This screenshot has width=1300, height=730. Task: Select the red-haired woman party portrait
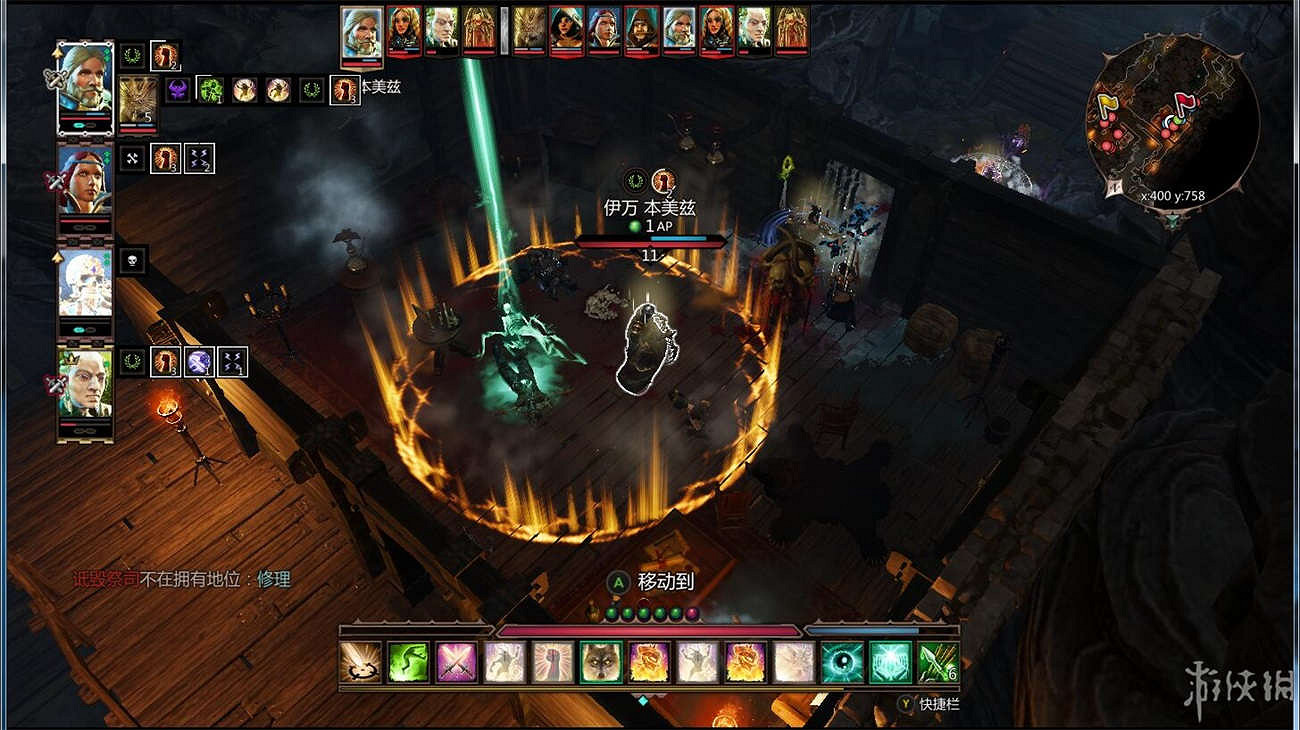[x=85, y=180]
